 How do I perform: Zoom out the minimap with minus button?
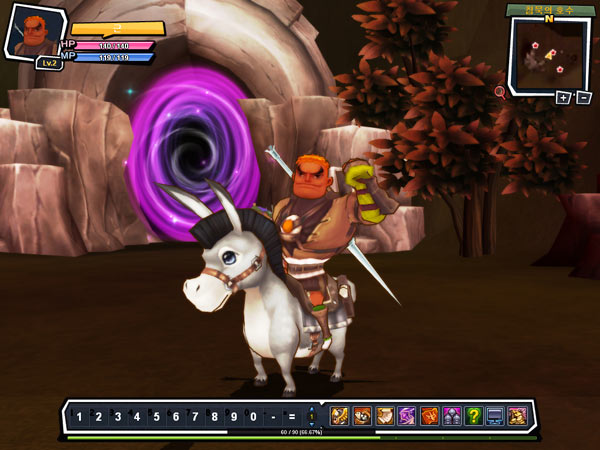[583, 97]
